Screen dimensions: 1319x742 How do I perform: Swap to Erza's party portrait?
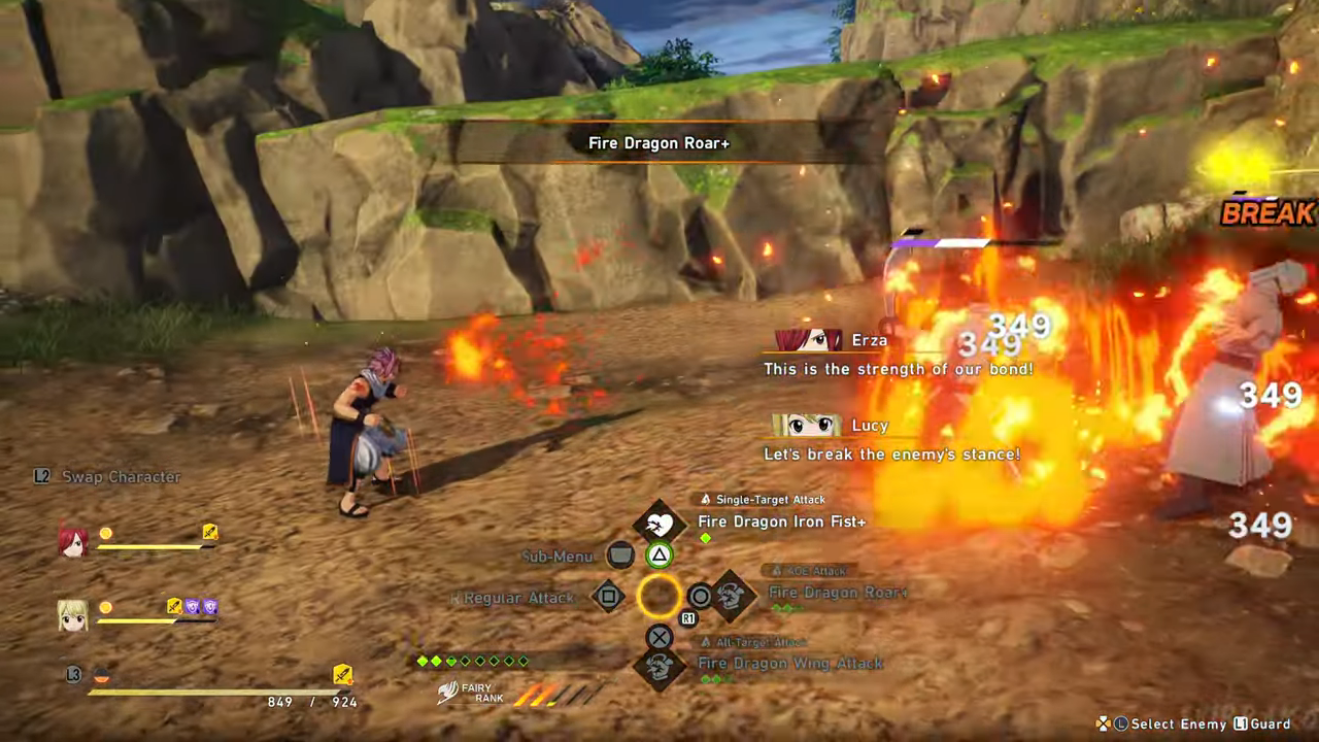coord(72,541)
